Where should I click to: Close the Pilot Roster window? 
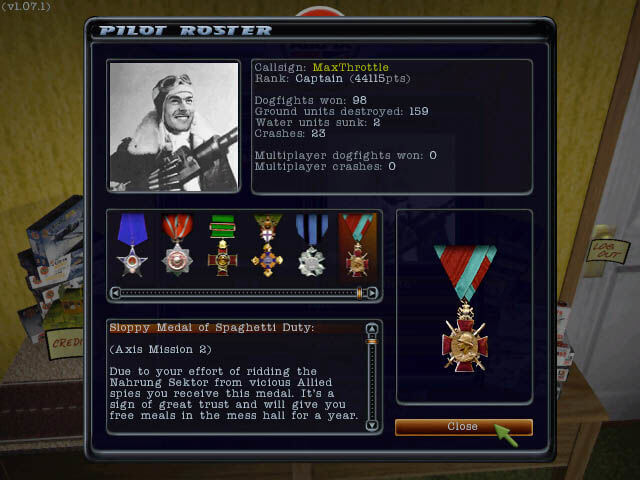point(463,427)
